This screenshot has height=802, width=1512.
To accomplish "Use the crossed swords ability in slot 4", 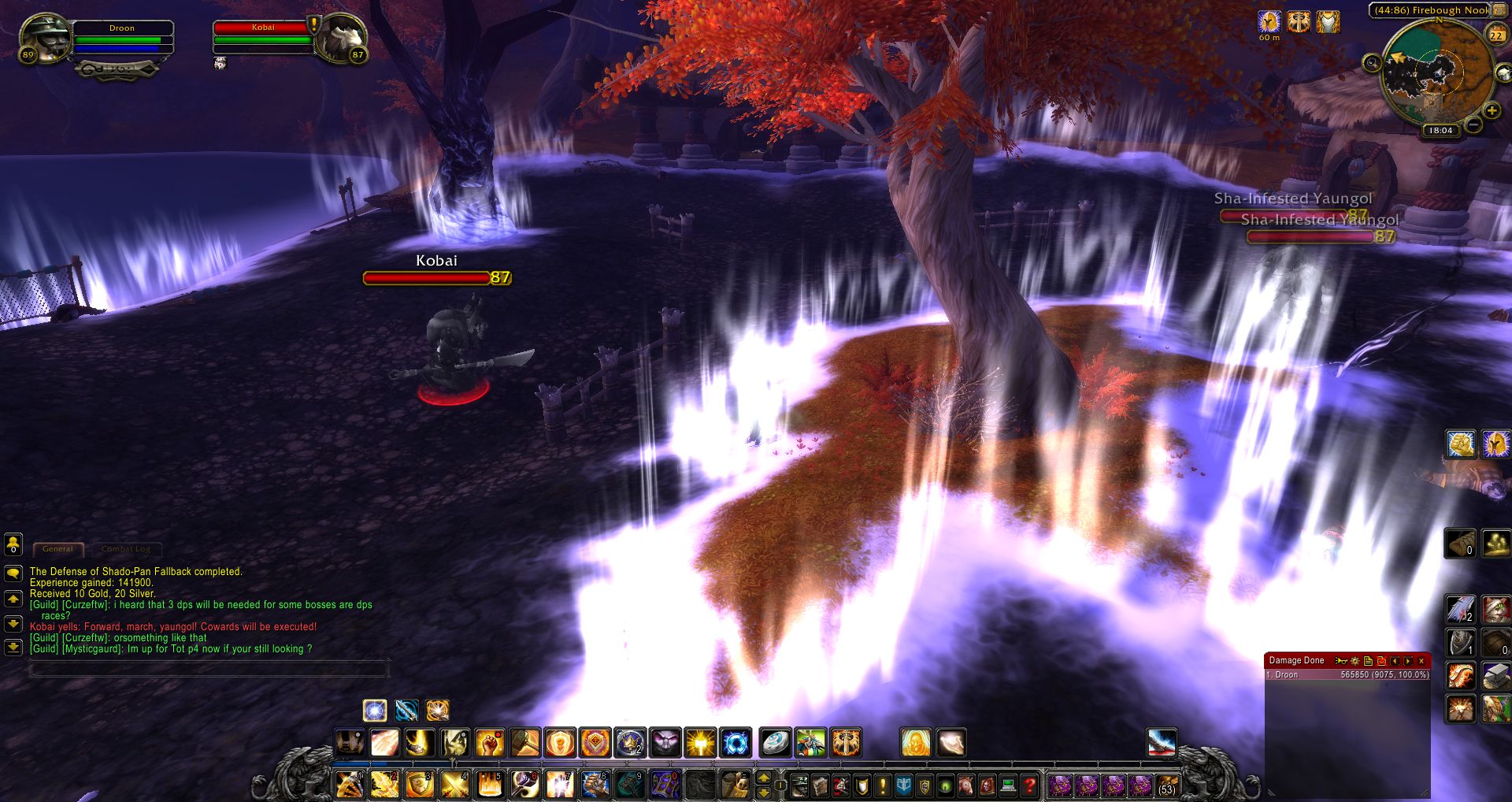I will click(x=454, y=785).
